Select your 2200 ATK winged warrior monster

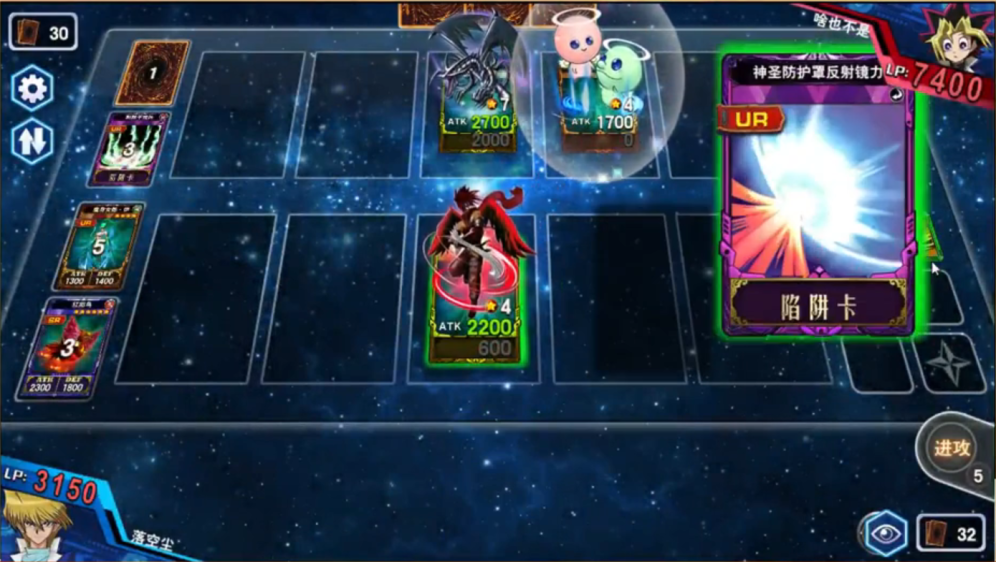click(x=476, y=290)
